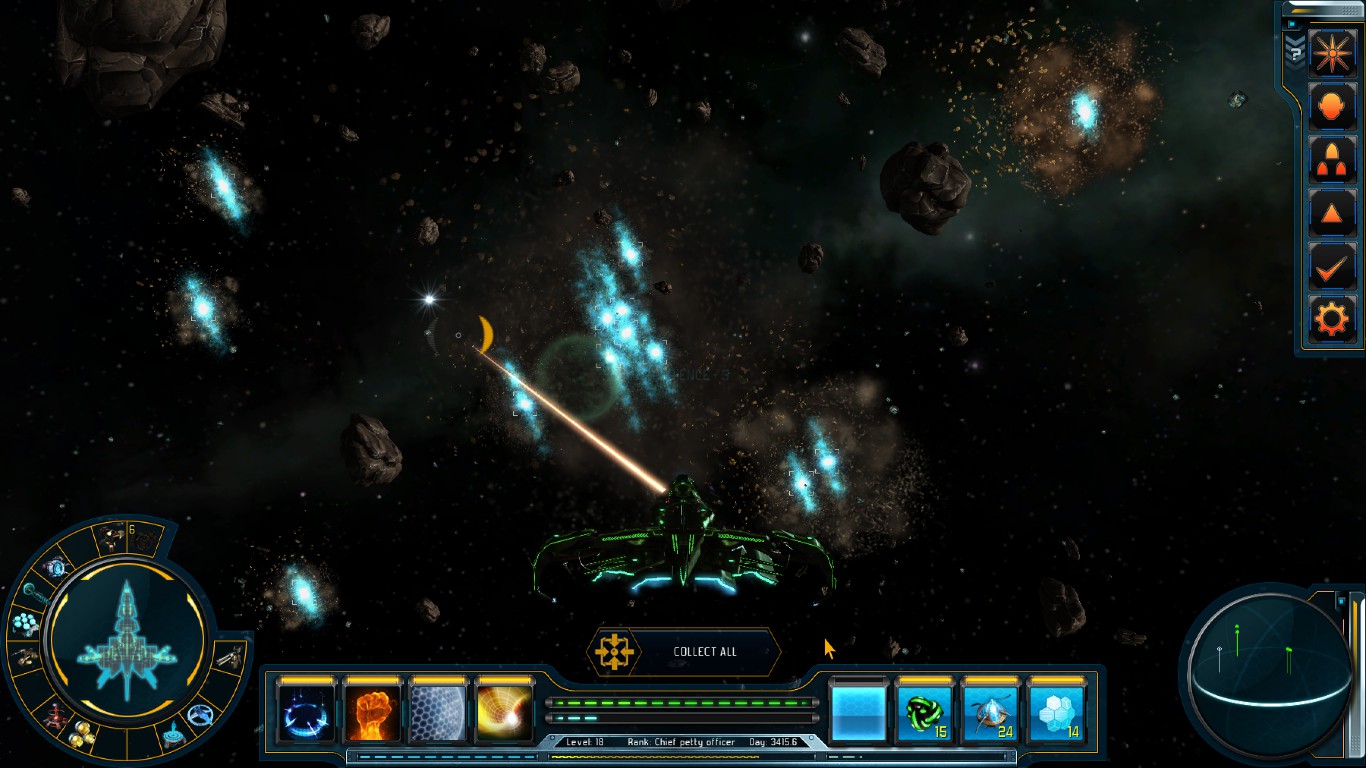1366x768 pixels.
Task: Open the gear settings button
Action: (x=1332, y=320)
